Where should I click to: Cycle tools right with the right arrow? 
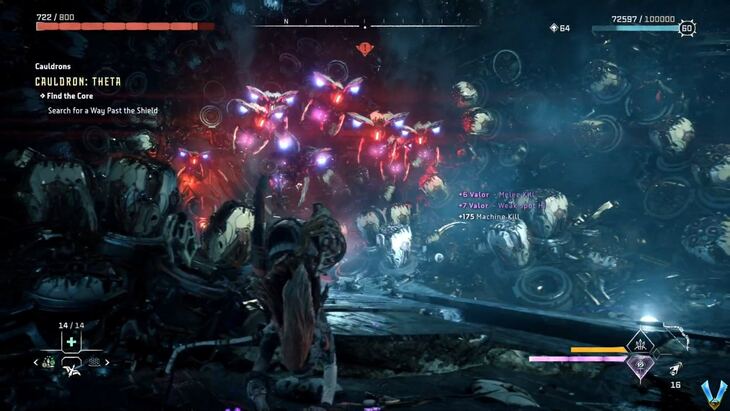[x=107, y=362]
